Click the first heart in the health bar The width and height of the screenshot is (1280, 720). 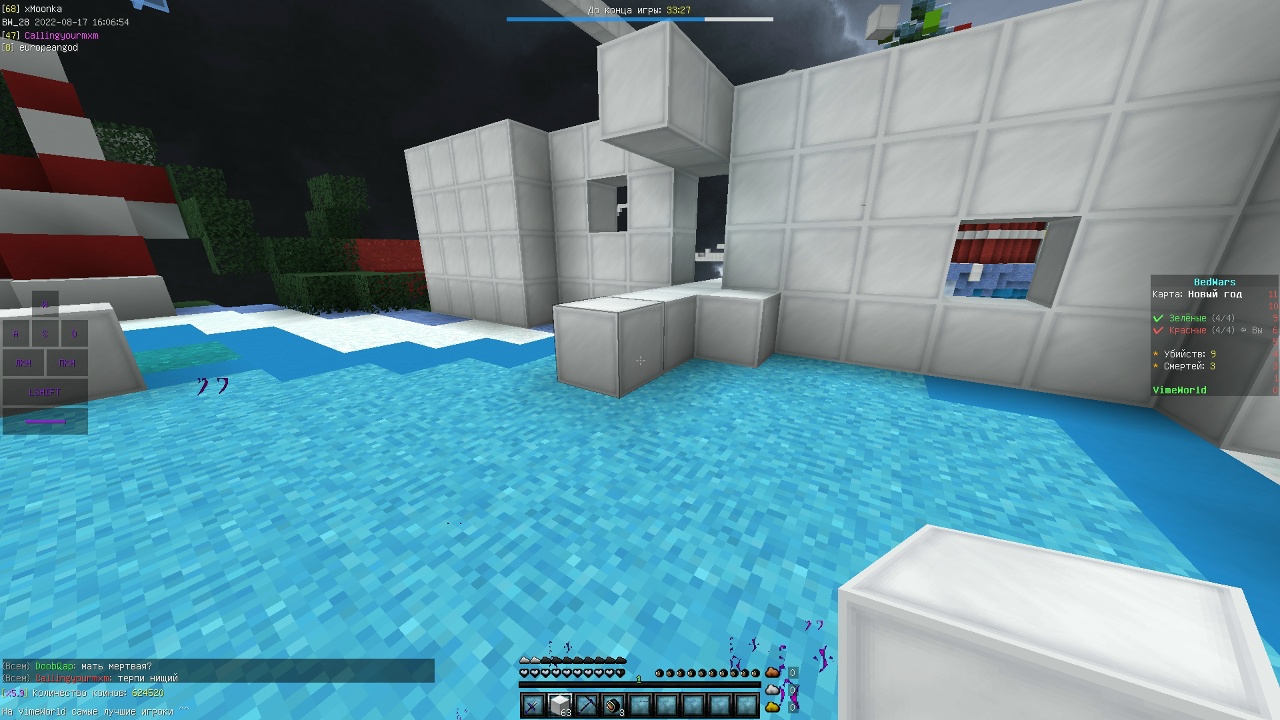click(x=523, y=672)
